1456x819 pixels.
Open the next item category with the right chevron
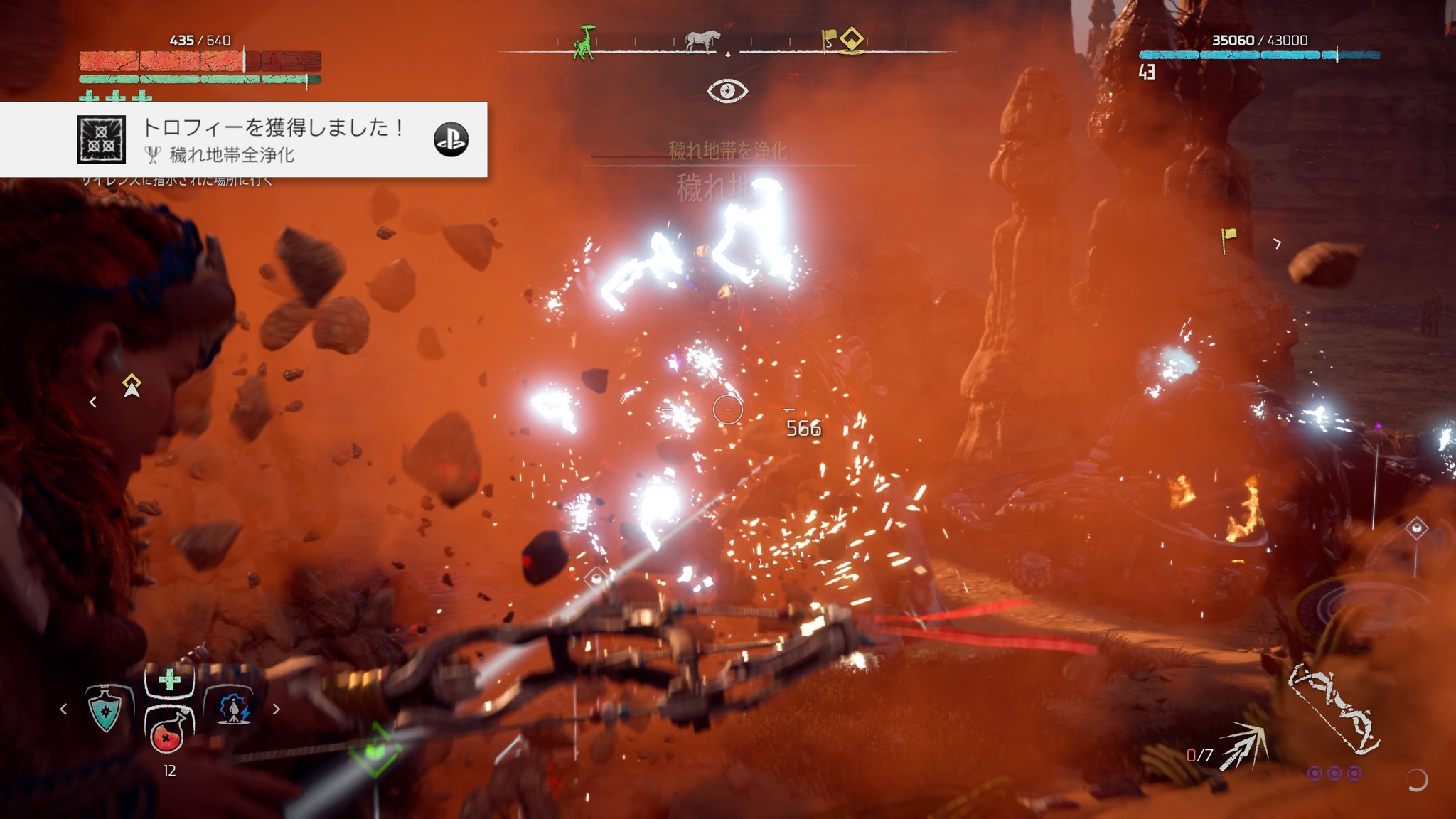(x=276, y=708)
